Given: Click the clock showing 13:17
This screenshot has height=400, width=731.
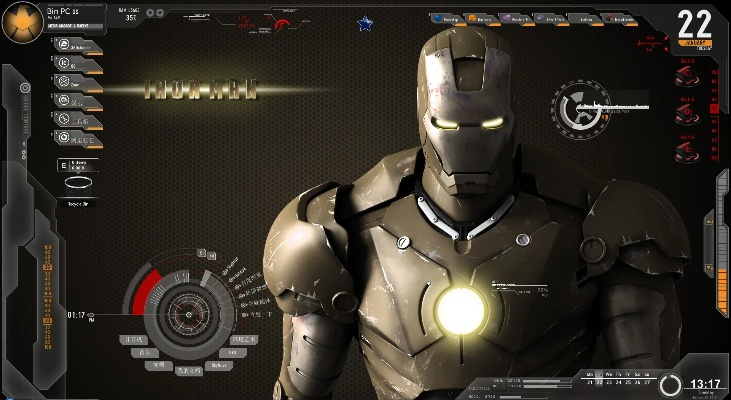Looking at the screenshot, I should 705,384.
